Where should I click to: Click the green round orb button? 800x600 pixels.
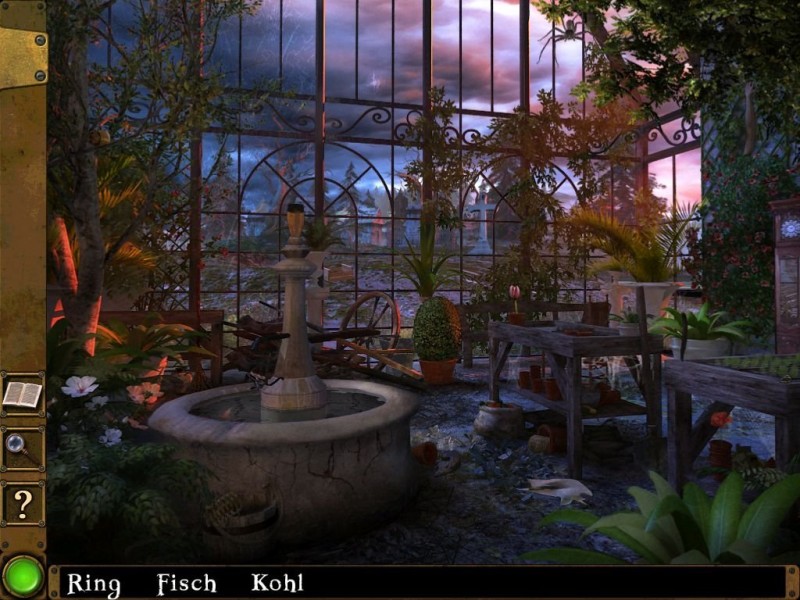coord(22,576)
